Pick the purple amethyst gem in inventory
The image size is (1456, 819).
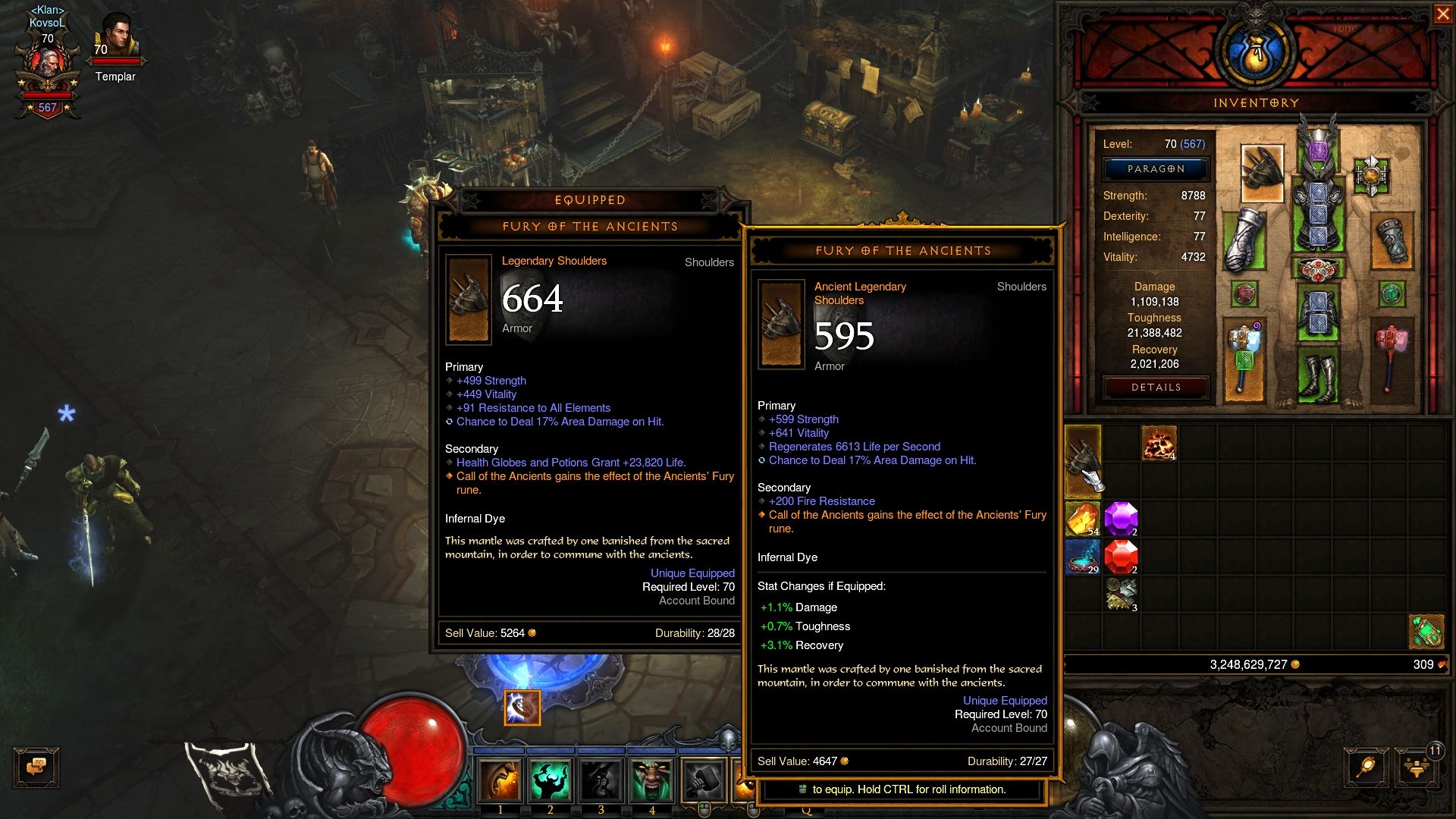1121,519
